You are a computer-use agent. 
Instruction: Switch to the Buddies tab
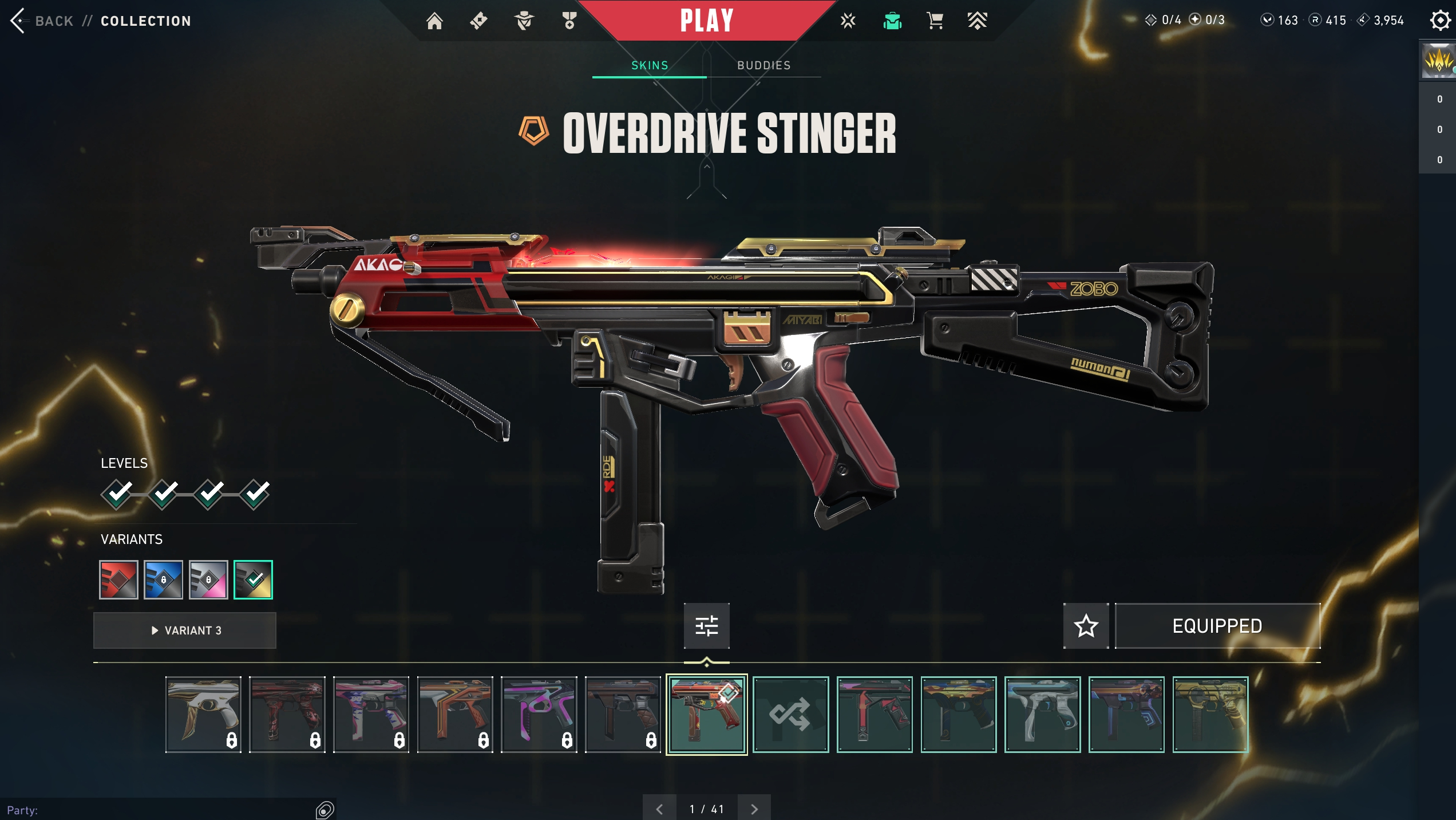pyautogui.click(x=763, y=65)
